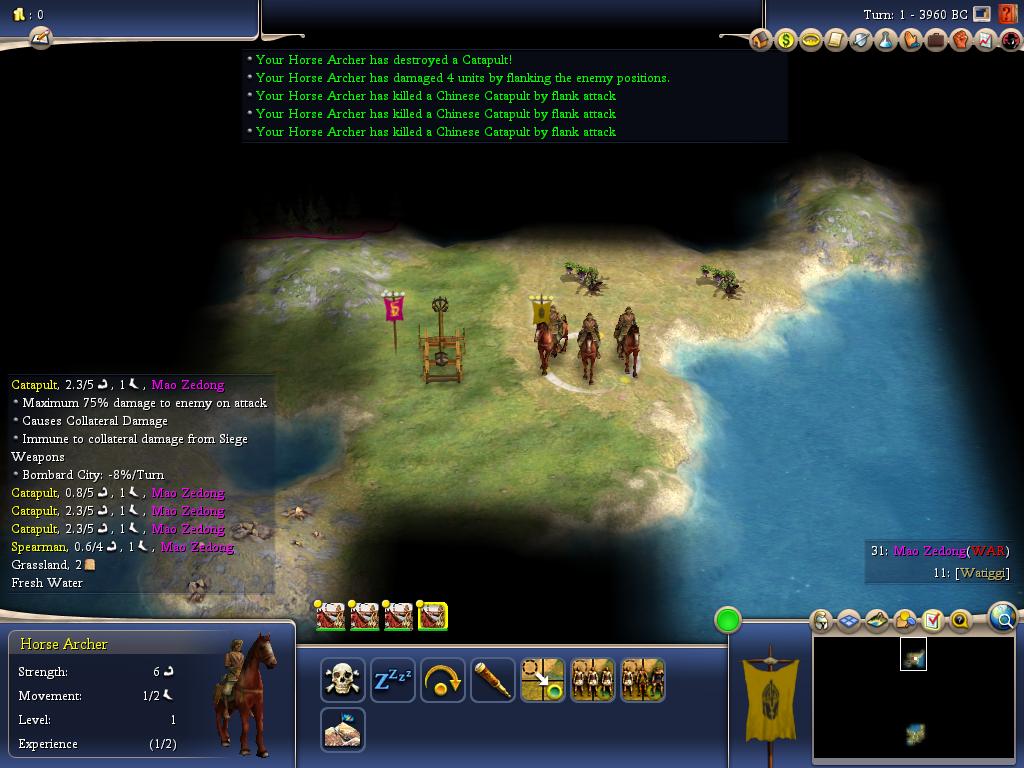
Task: Activate the Explore spyglass command
Action: click(493, 681)
